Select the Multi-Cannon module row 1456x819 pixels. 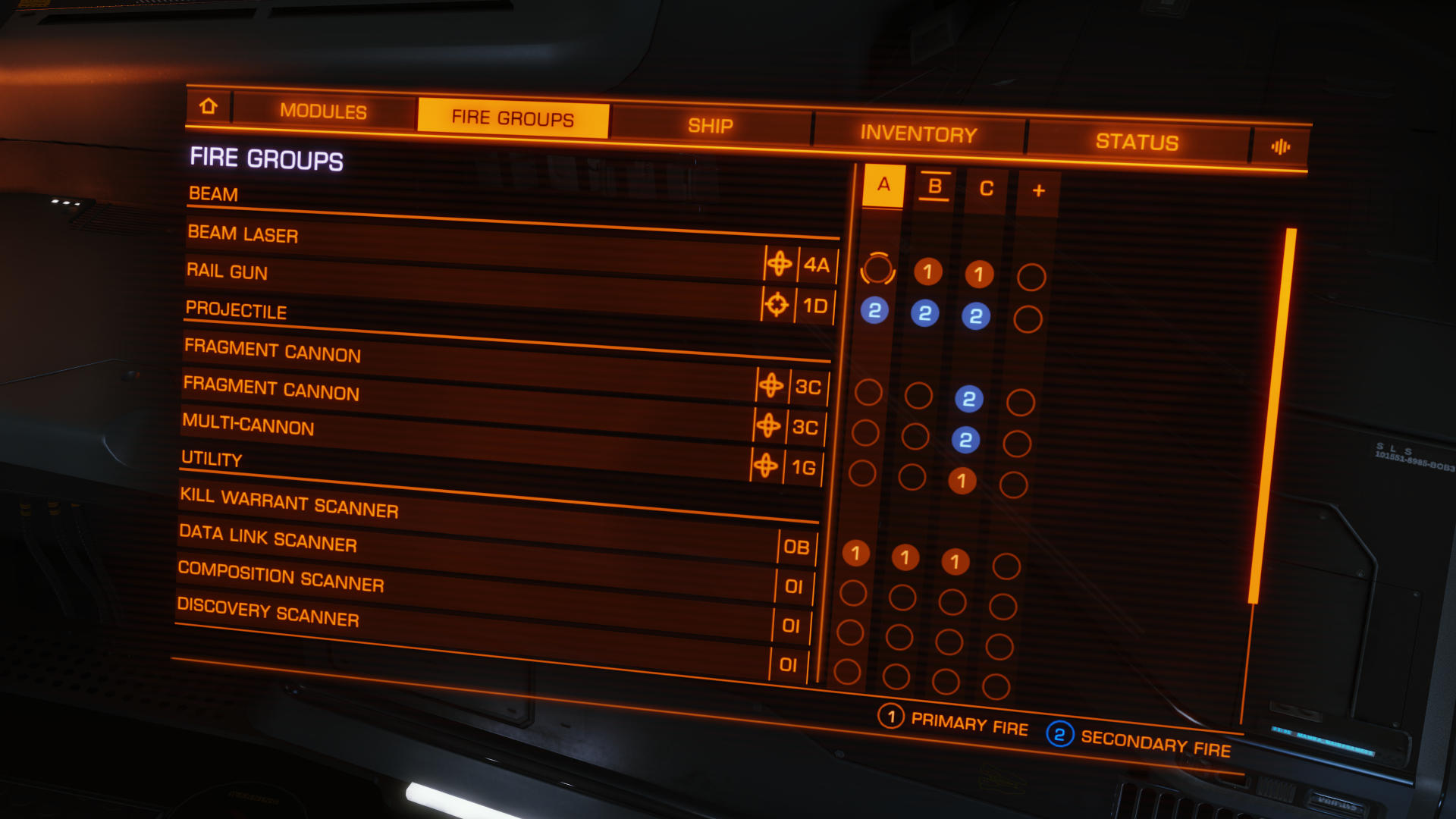tap(463, 440)
